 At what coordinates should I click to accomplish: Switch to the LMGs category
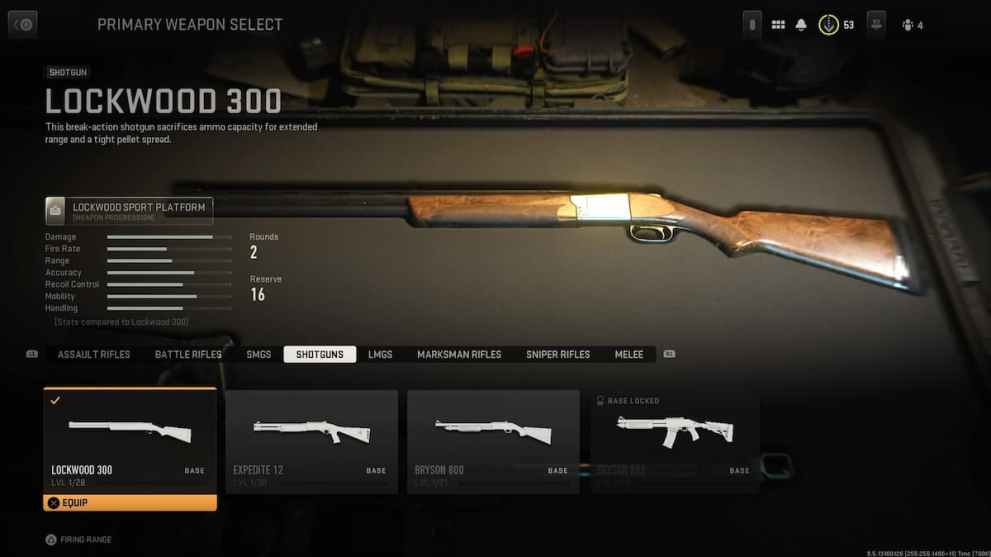pos(380,355)
